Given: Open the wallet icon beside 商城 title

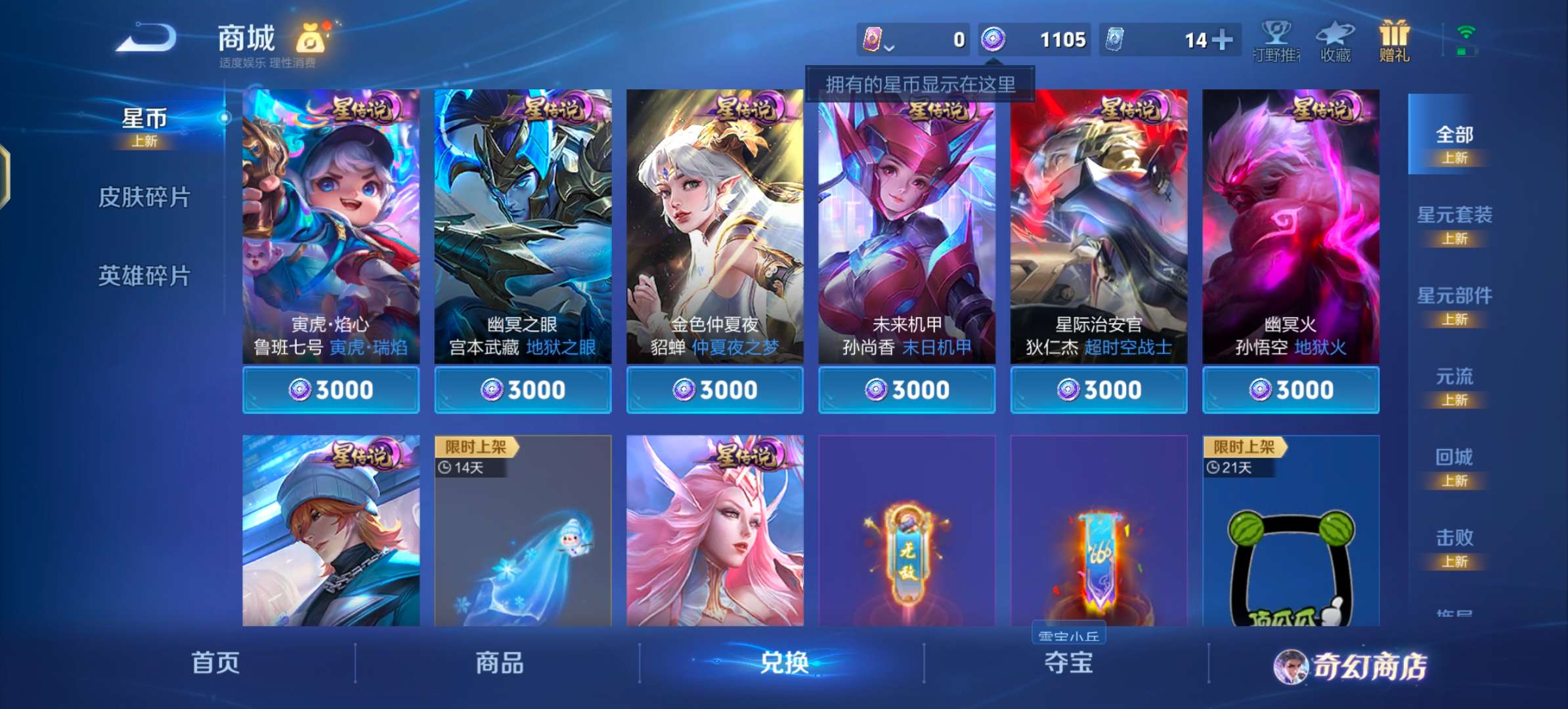Looking at the screenshot, I should point(309,41).
